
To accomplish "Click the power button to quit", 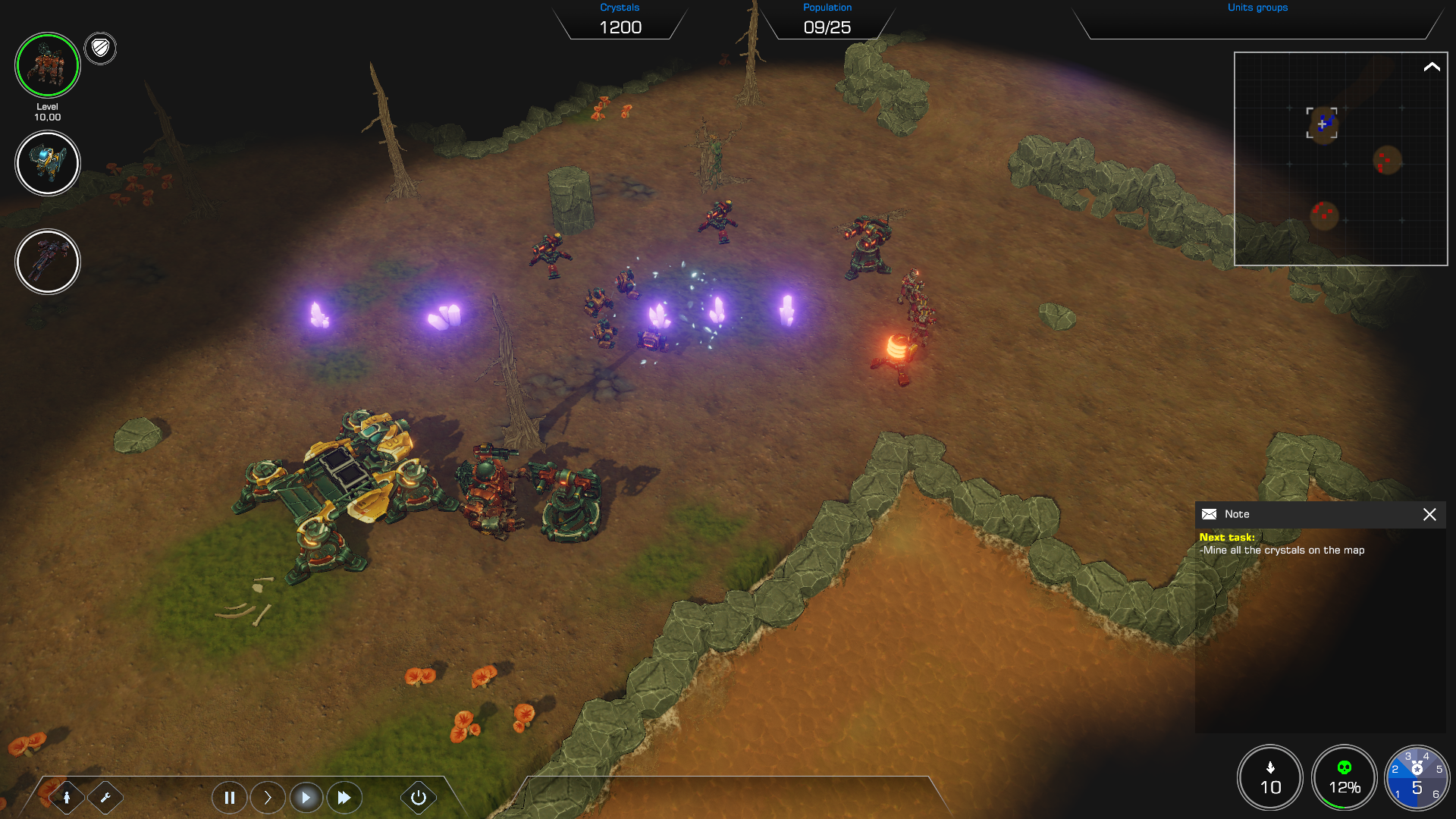I will [x=418, y=797].
